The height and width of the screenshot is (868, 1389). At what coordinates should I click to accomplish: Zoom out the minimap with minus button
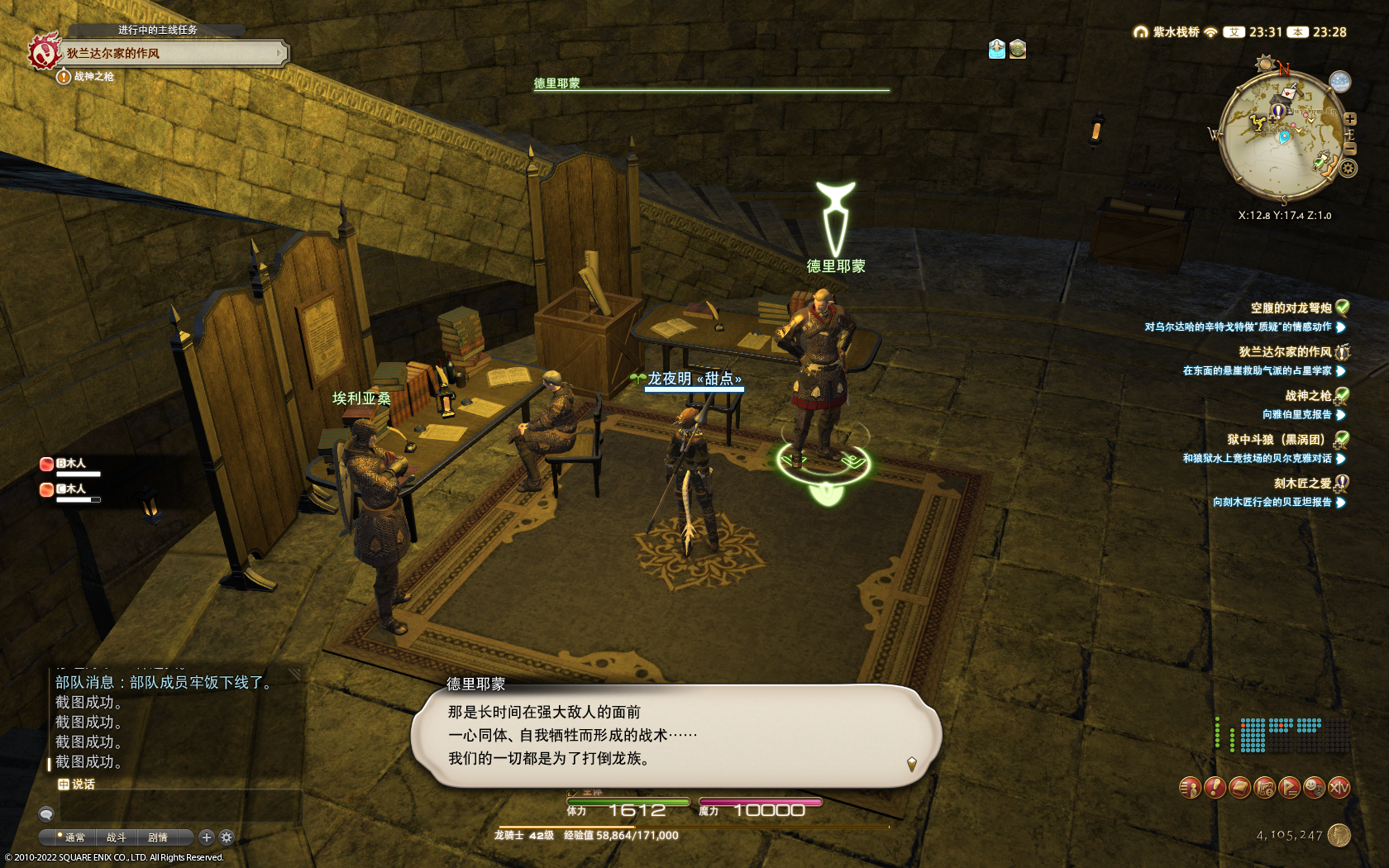point(1350,148)
